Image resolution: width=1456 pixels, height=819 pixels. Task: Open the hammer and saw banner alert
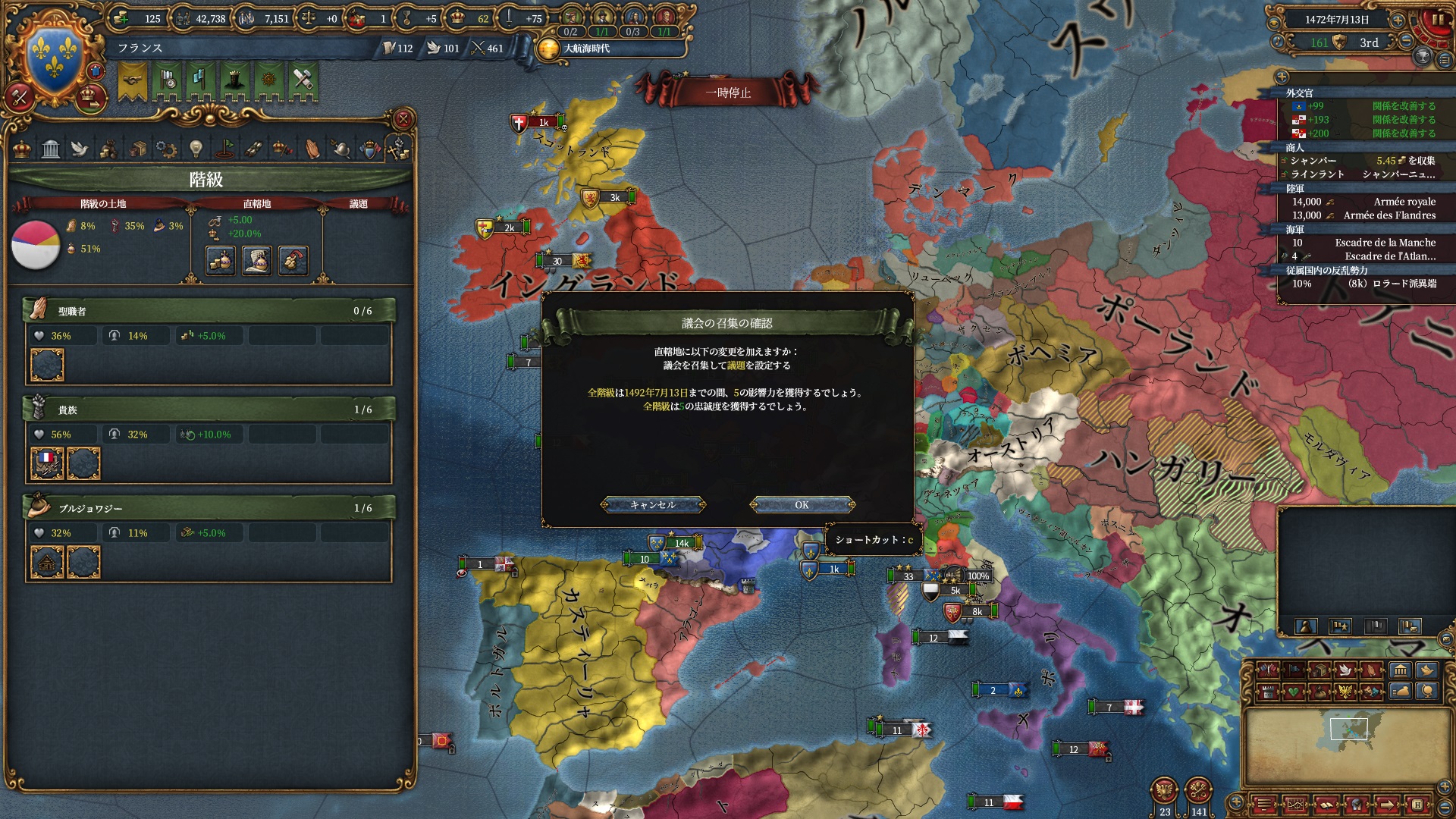tap(303, 81)
